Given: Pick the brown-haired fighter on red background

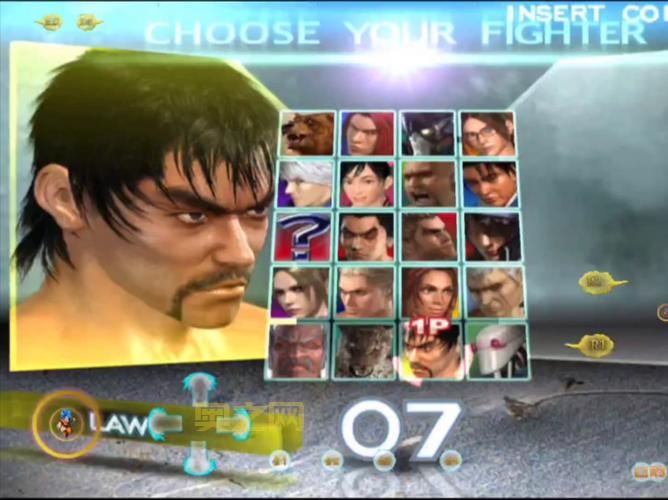Looking at the screenshot, I should [x=429, y=236].
